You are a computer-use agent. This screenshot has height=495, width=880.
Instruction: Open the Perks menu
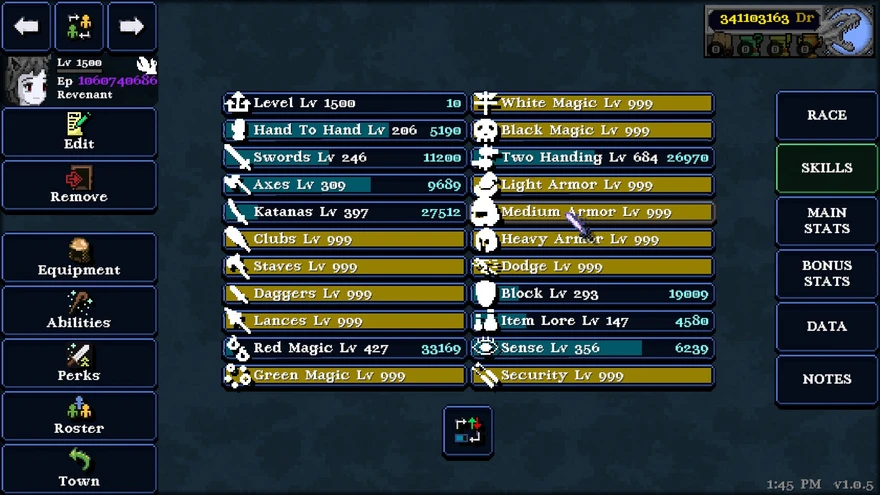click(79, 364)
